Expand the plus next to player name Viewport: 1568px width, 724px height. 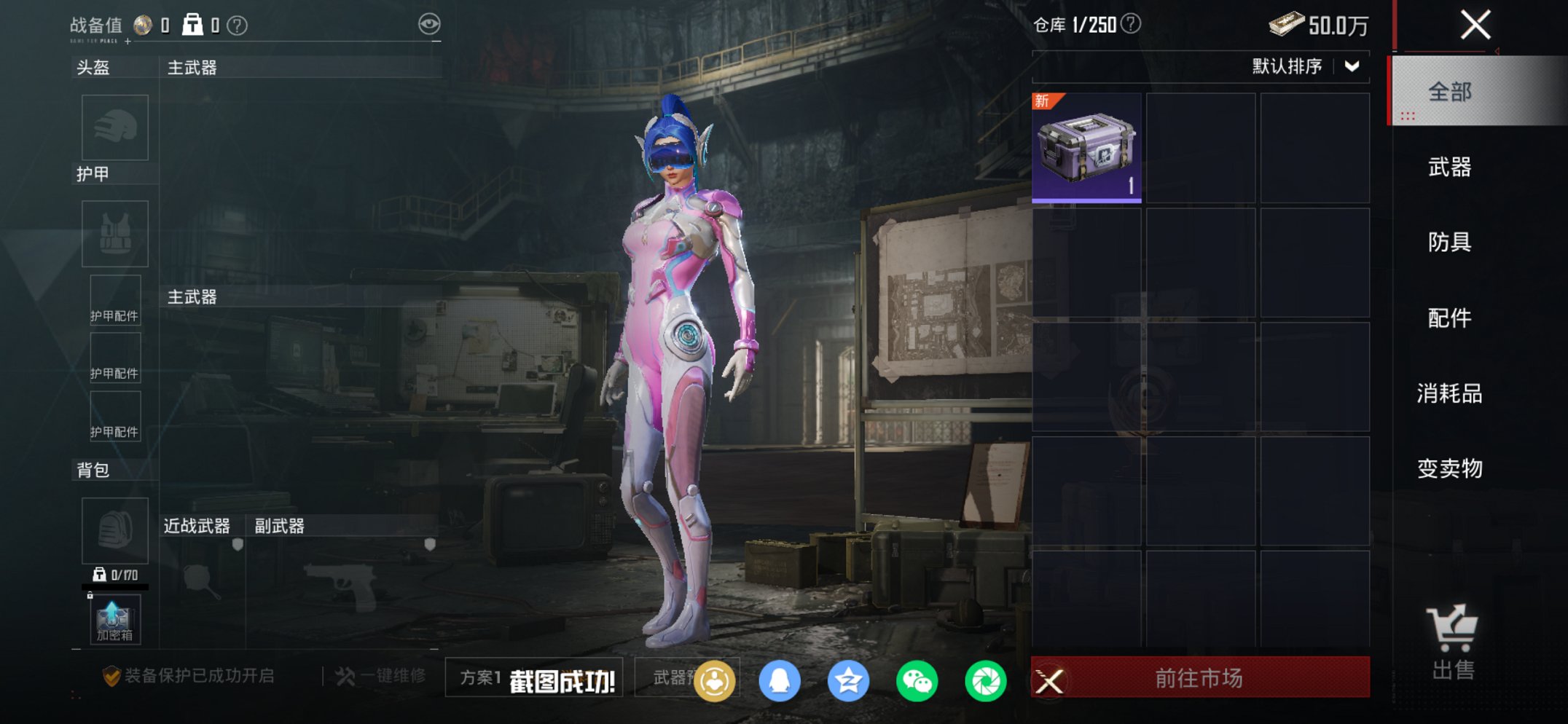click(130, 43)
